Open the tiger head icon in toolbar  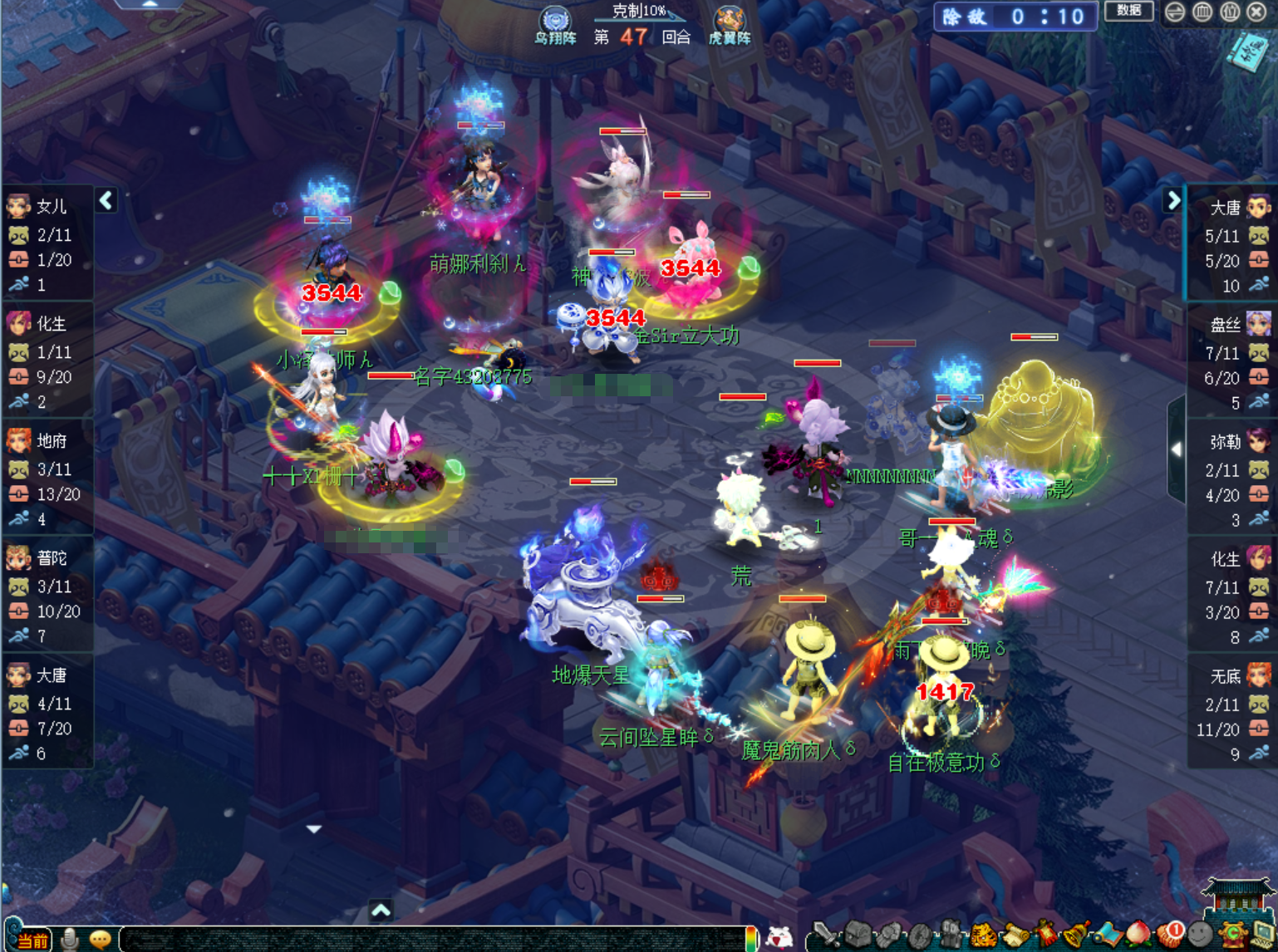pyautogui.click(x=983, y=936)
